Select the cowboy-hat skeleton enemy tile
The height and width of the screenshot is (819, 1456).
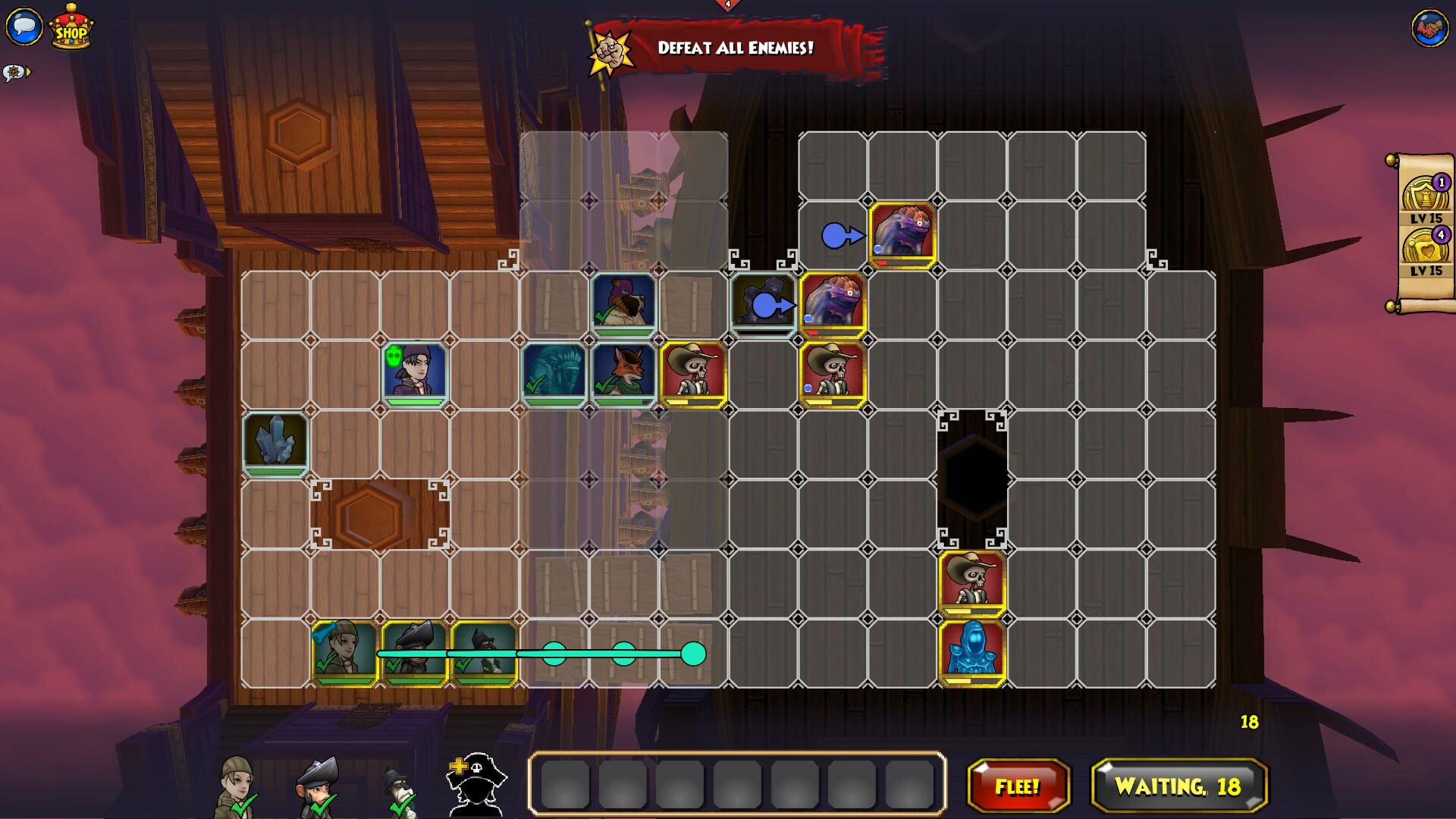tap(692, 370)
